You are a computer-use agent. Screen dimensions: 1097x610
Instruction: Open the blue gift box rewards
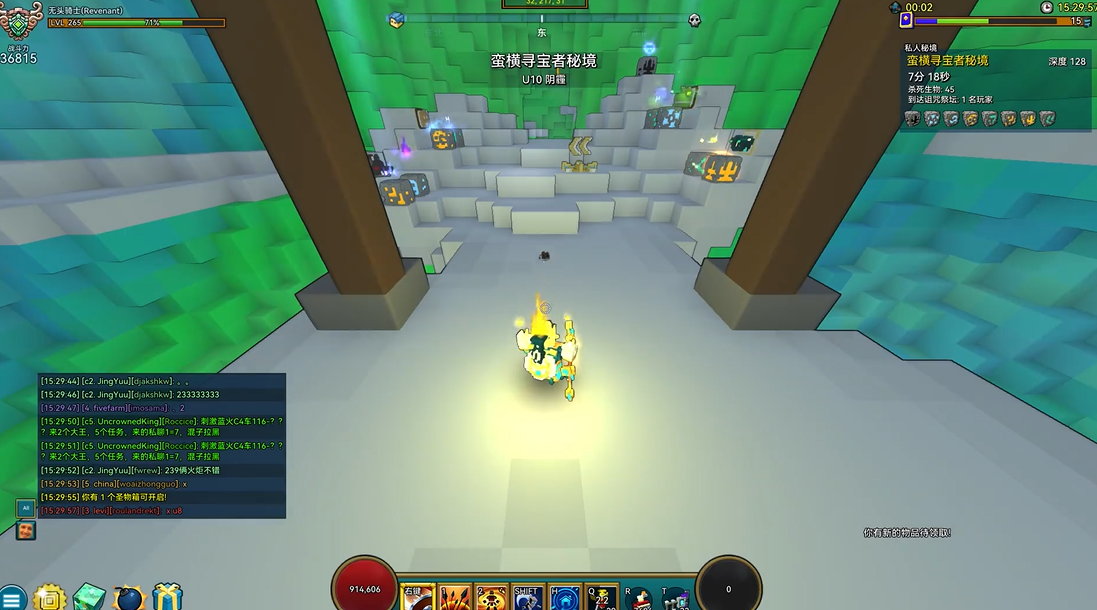pyautogui.click(x=168, y=597)
